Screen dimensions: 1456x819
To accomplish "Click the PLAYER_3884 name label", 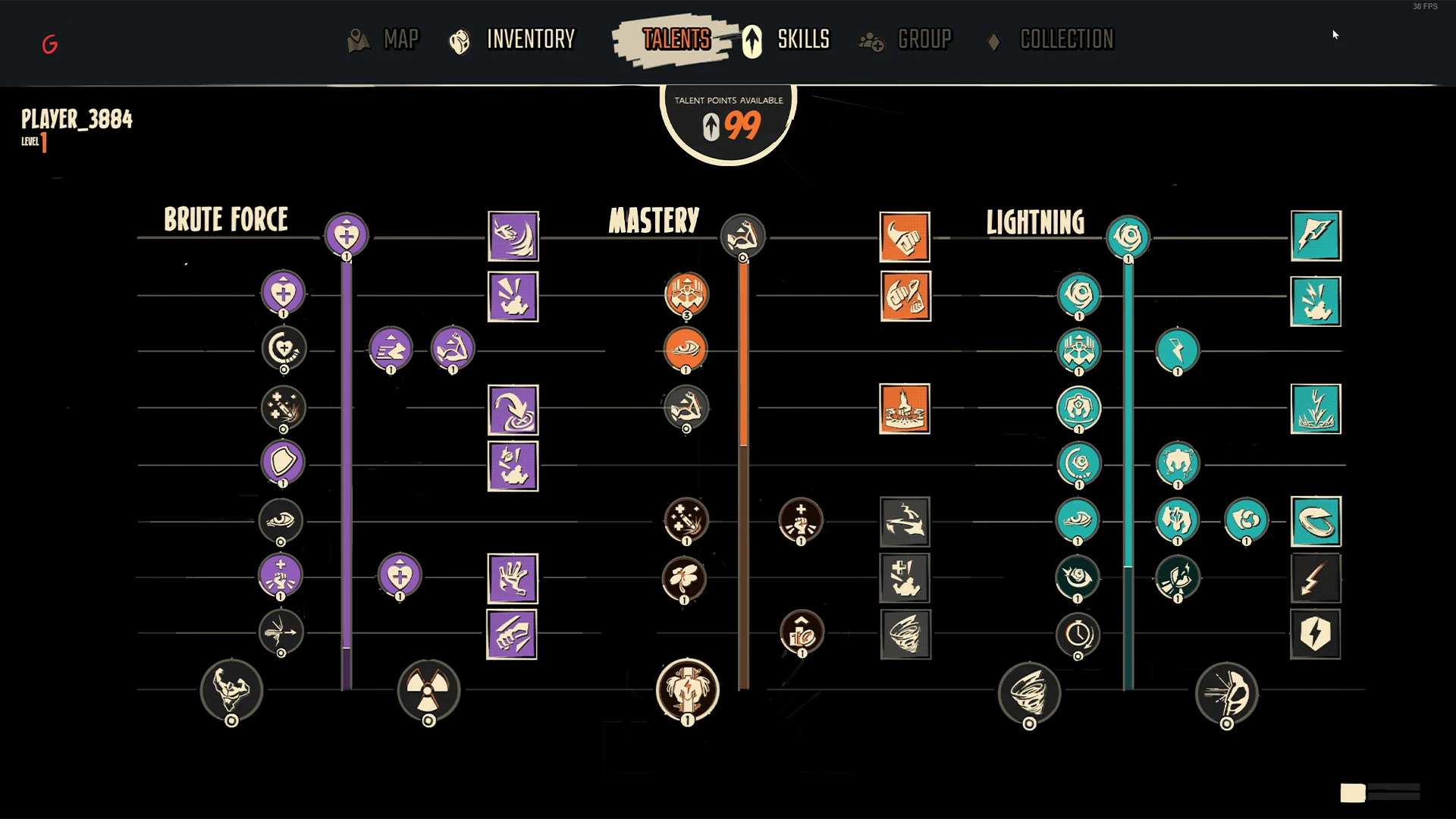I will tap(76, 119).
